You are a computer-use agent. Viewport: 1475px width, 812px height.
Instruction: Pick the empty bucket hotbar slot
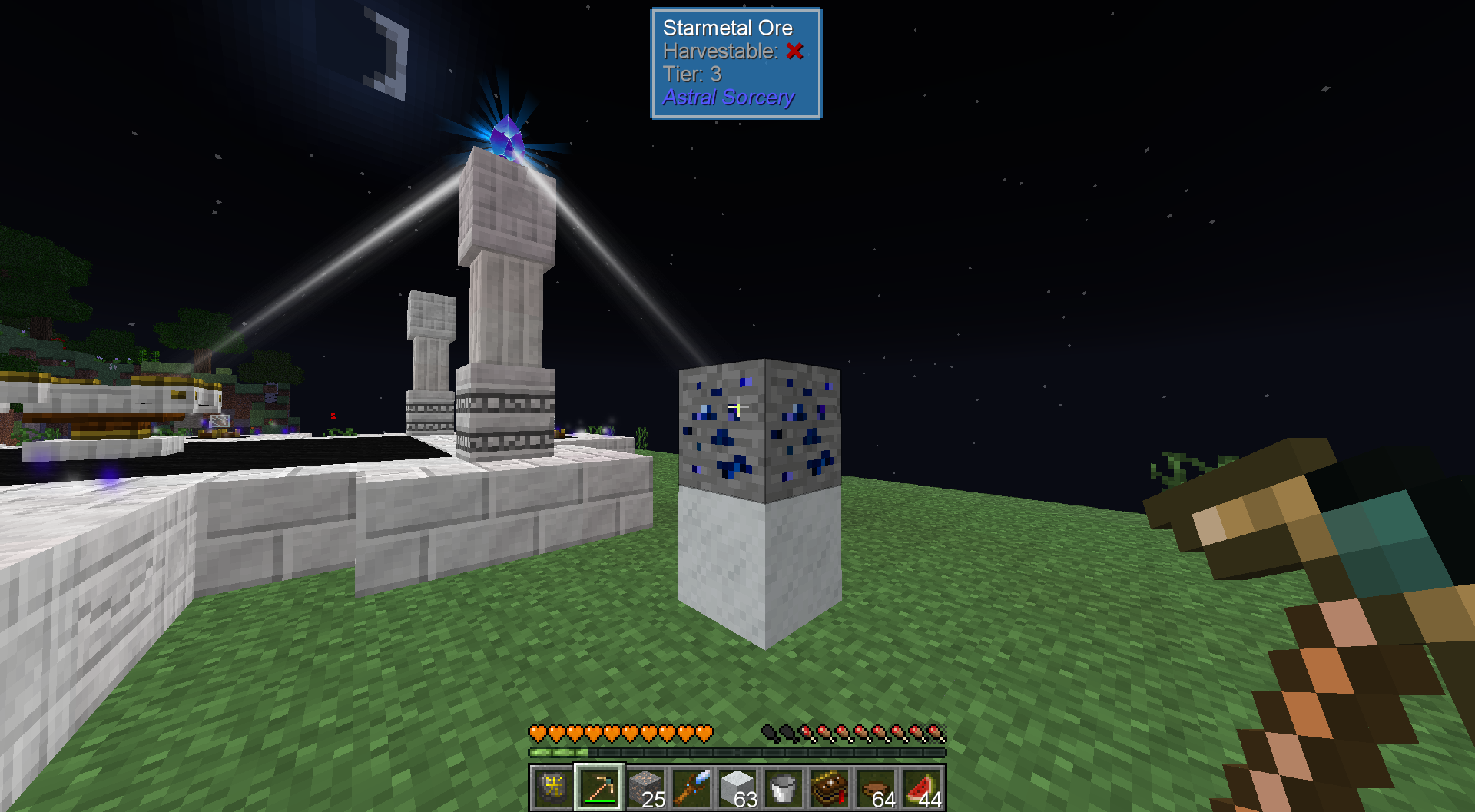pos(783,787)
